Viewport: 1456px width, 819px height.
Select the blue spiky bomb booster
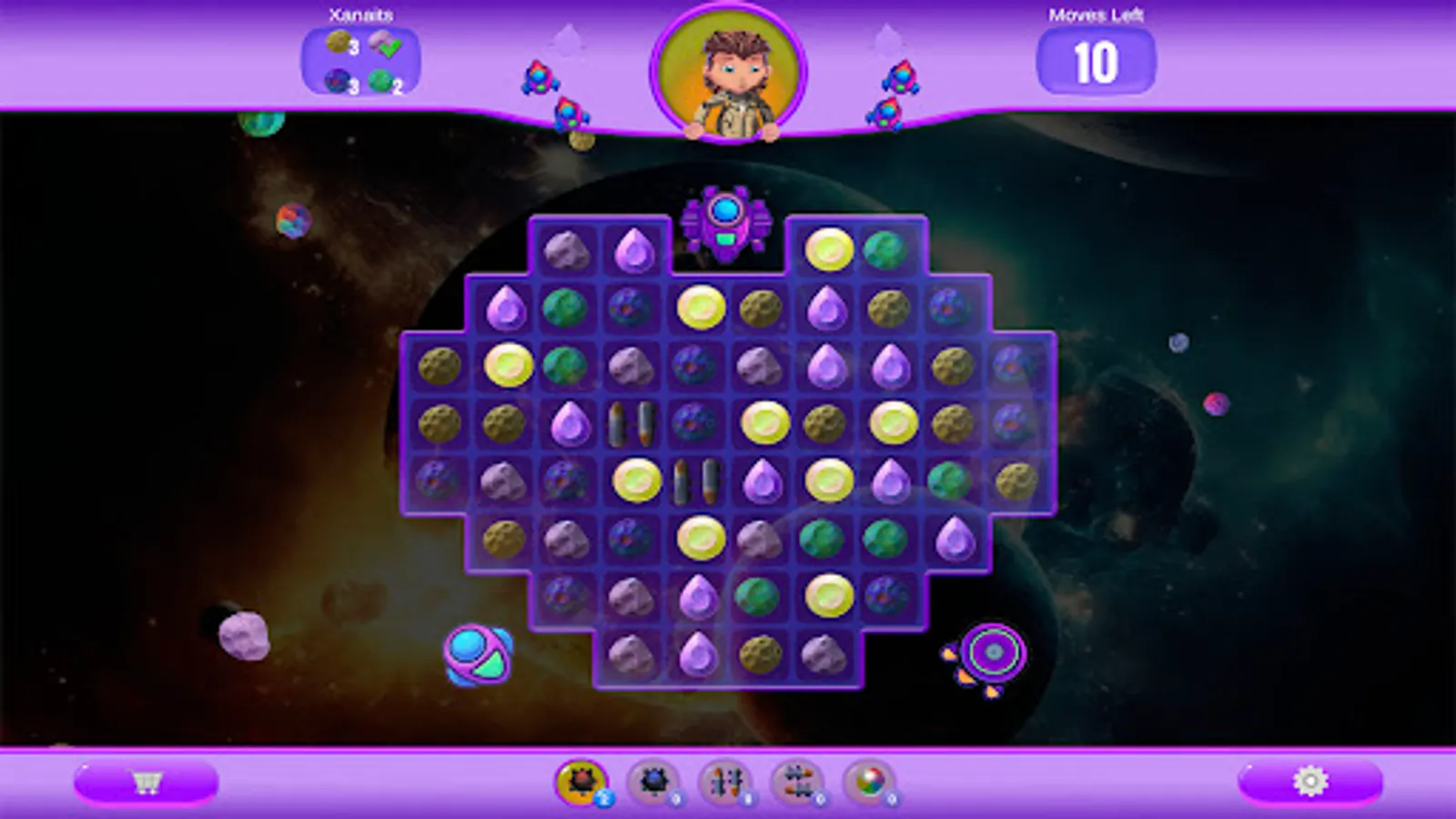coord(655,781)
